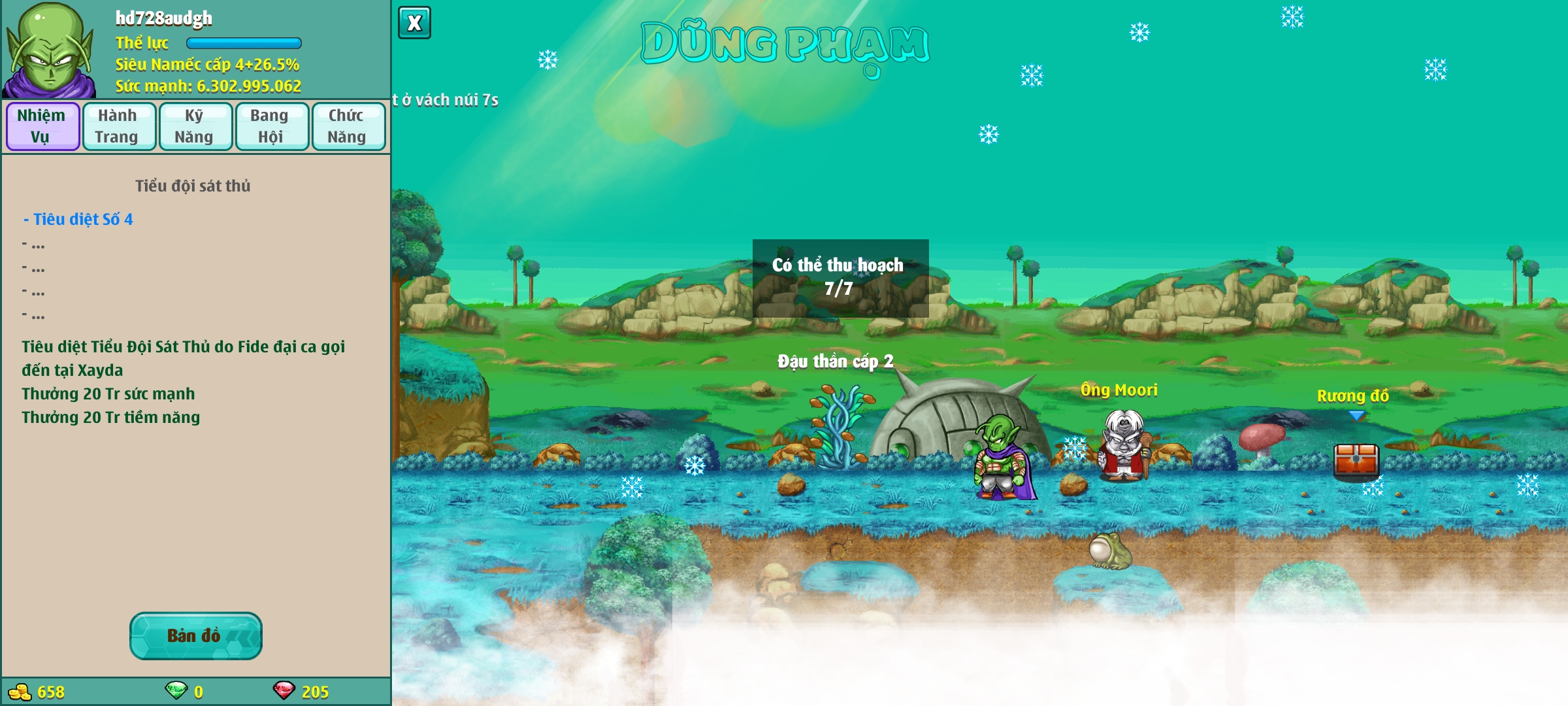Open the Hành Trang tab
This screenshot has height=706, width=1568.
[x=118, y=126]
